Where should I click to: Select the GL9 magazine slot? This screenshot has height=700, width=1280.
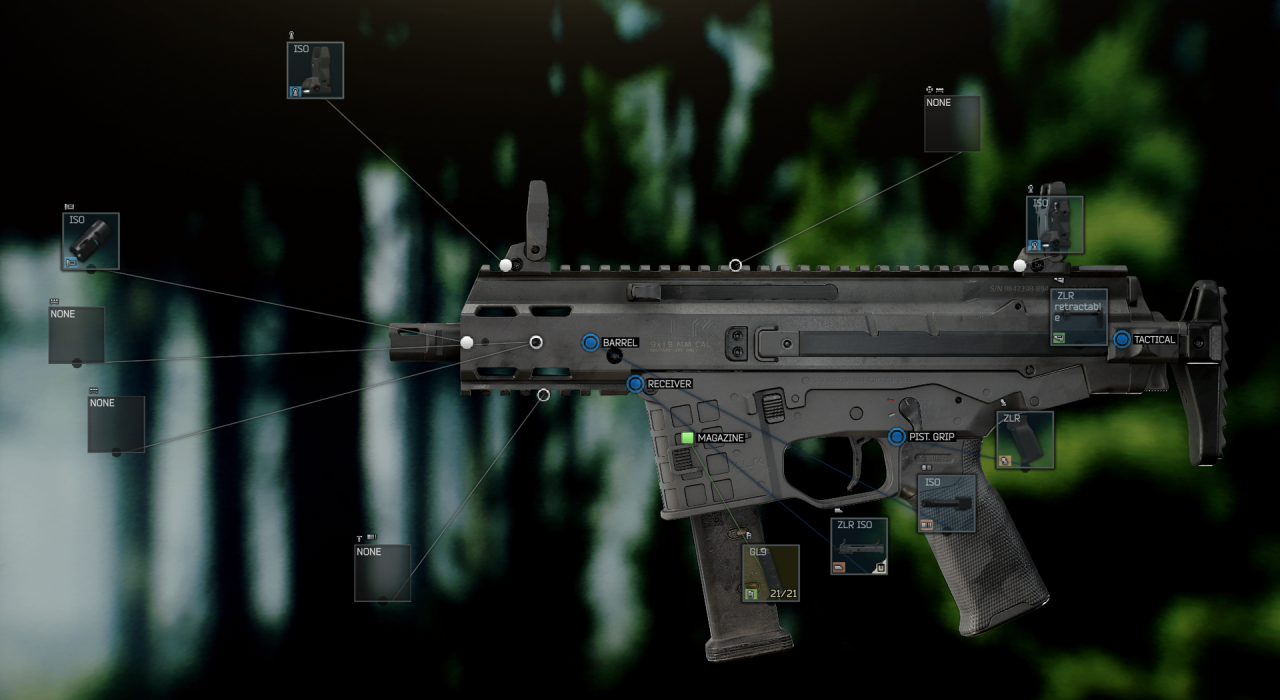[x=770, y=573]
